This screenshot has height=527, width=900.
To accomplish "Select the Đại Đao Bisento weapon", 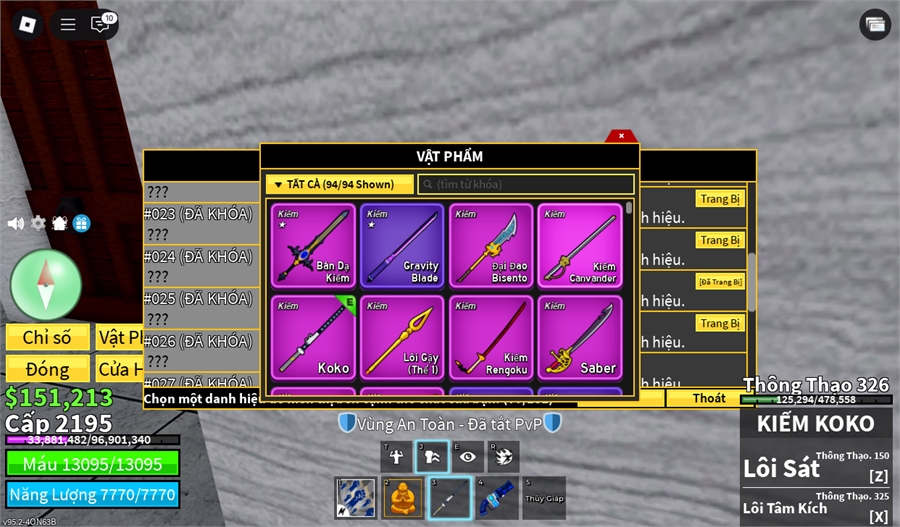I will 491,246.
